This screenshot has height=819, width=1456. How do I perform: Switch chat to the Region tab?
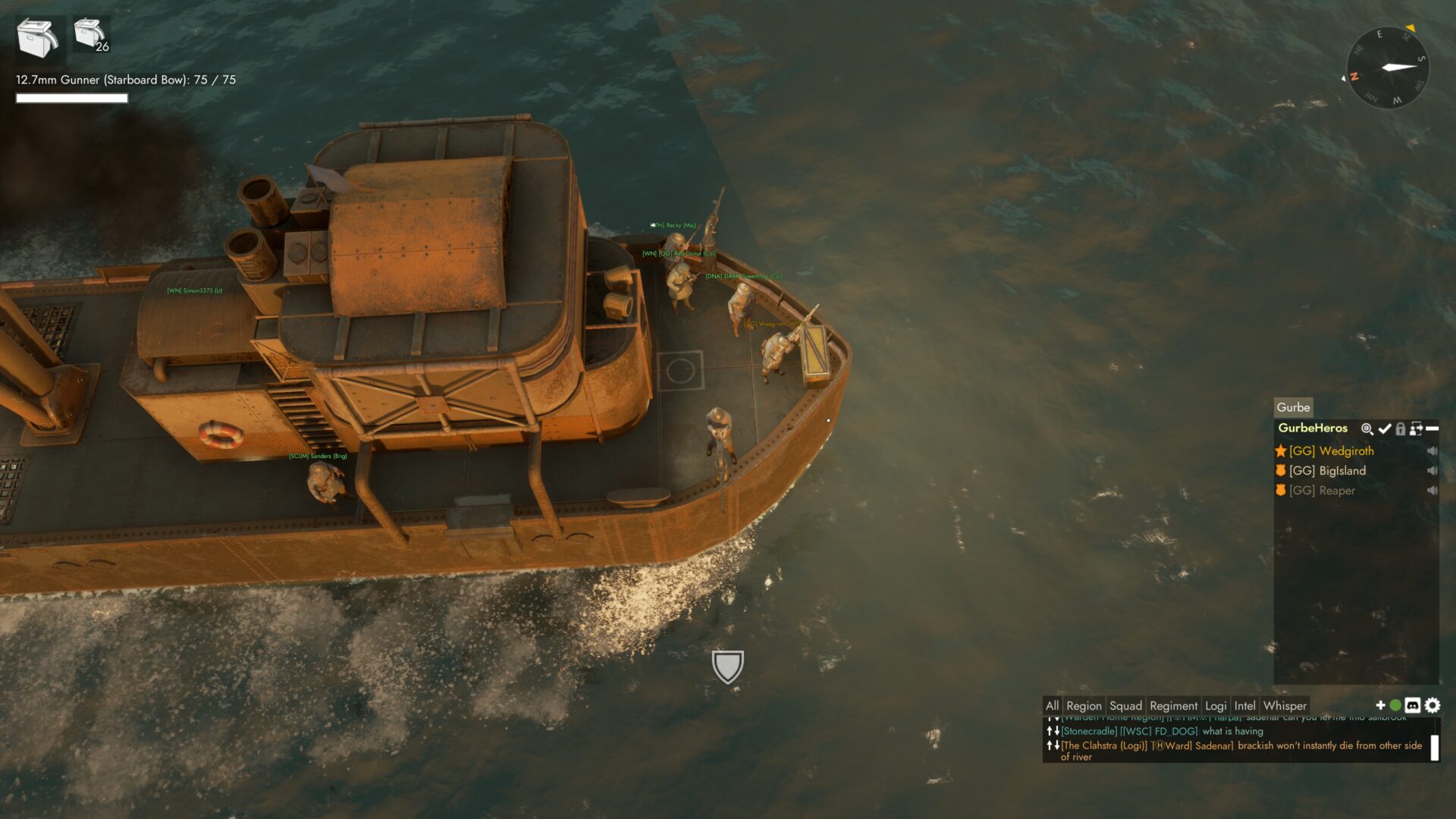tap(1084, 706)
